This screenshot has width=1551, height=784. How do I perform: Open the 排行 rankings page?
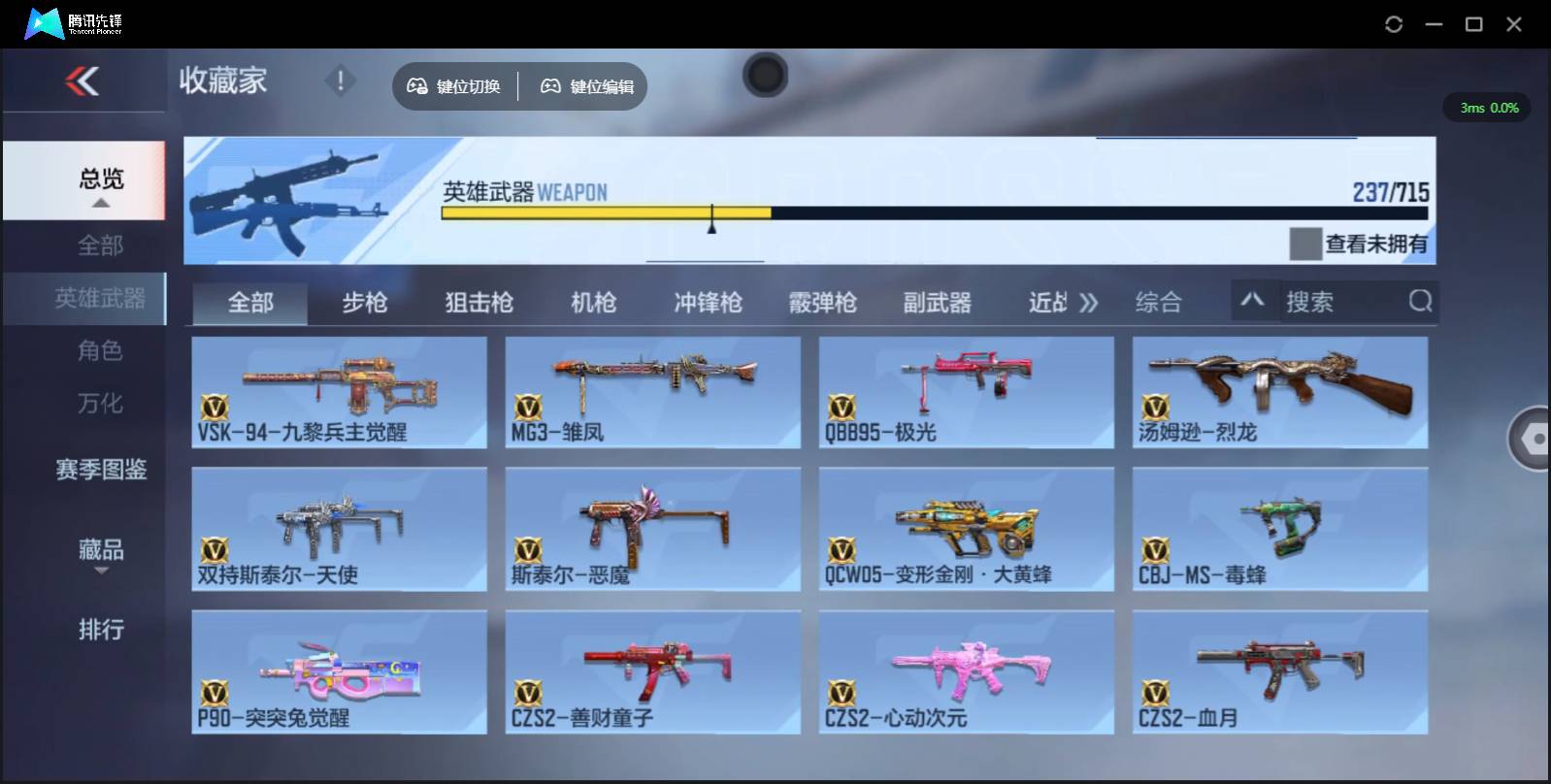point(101,631)
